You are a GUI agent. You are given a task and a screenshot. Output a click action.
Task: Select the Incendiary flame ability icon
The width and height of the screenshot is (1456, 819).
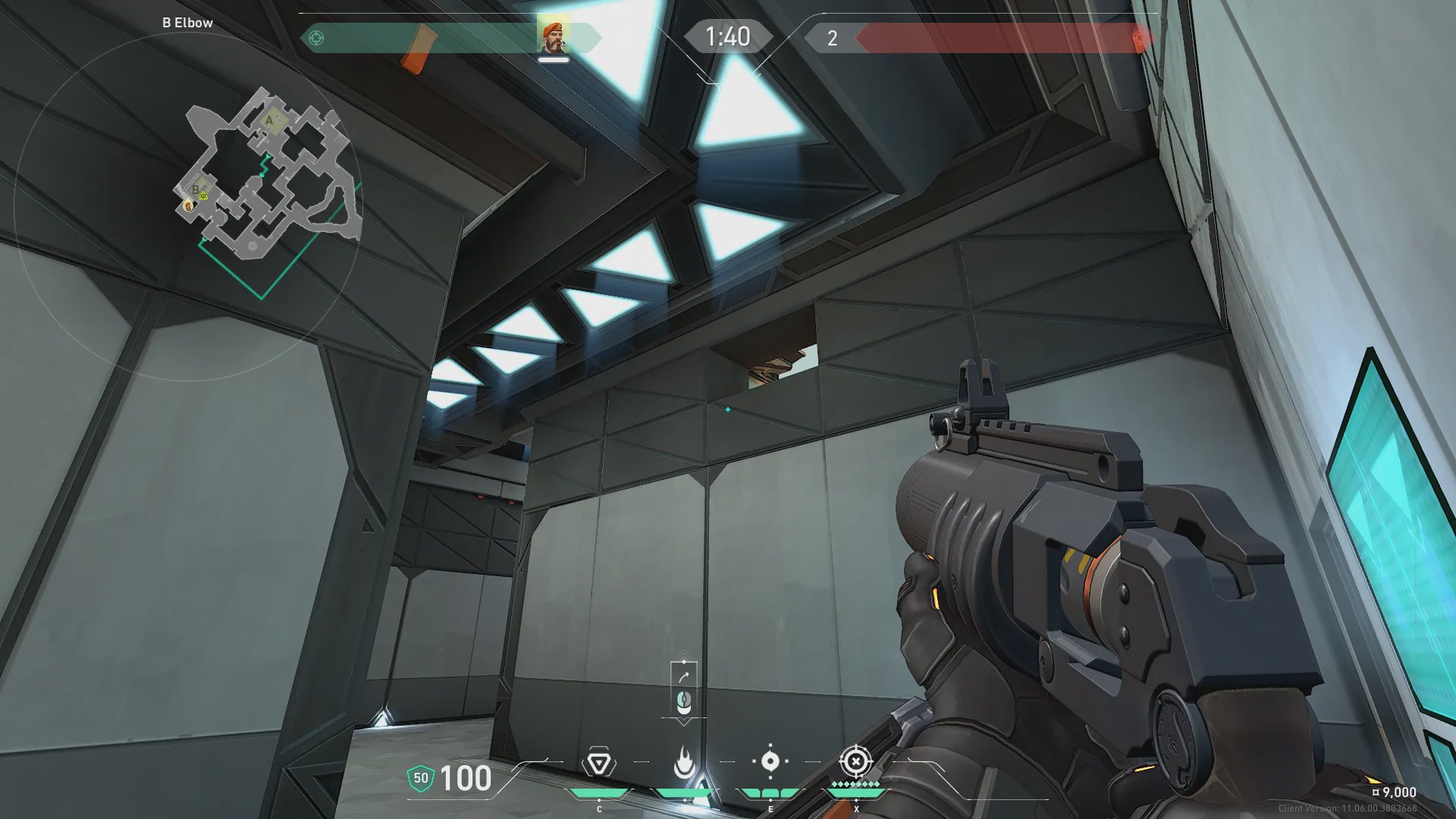pyautogui.click(x=684, y=763)
